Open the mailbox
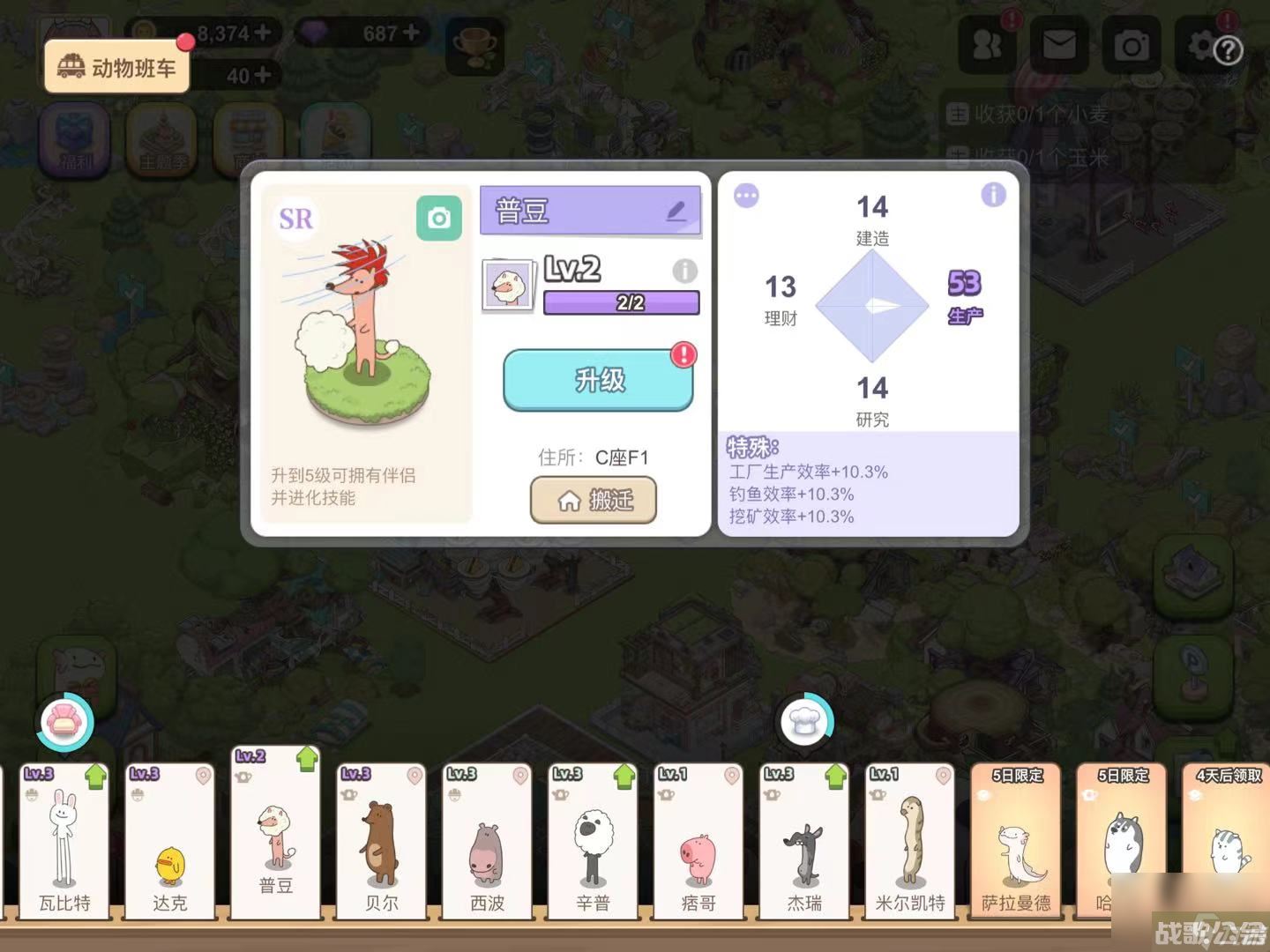Image resolution: width=1270 pixels, height=952 pixels. click(x=1058, y=44)
